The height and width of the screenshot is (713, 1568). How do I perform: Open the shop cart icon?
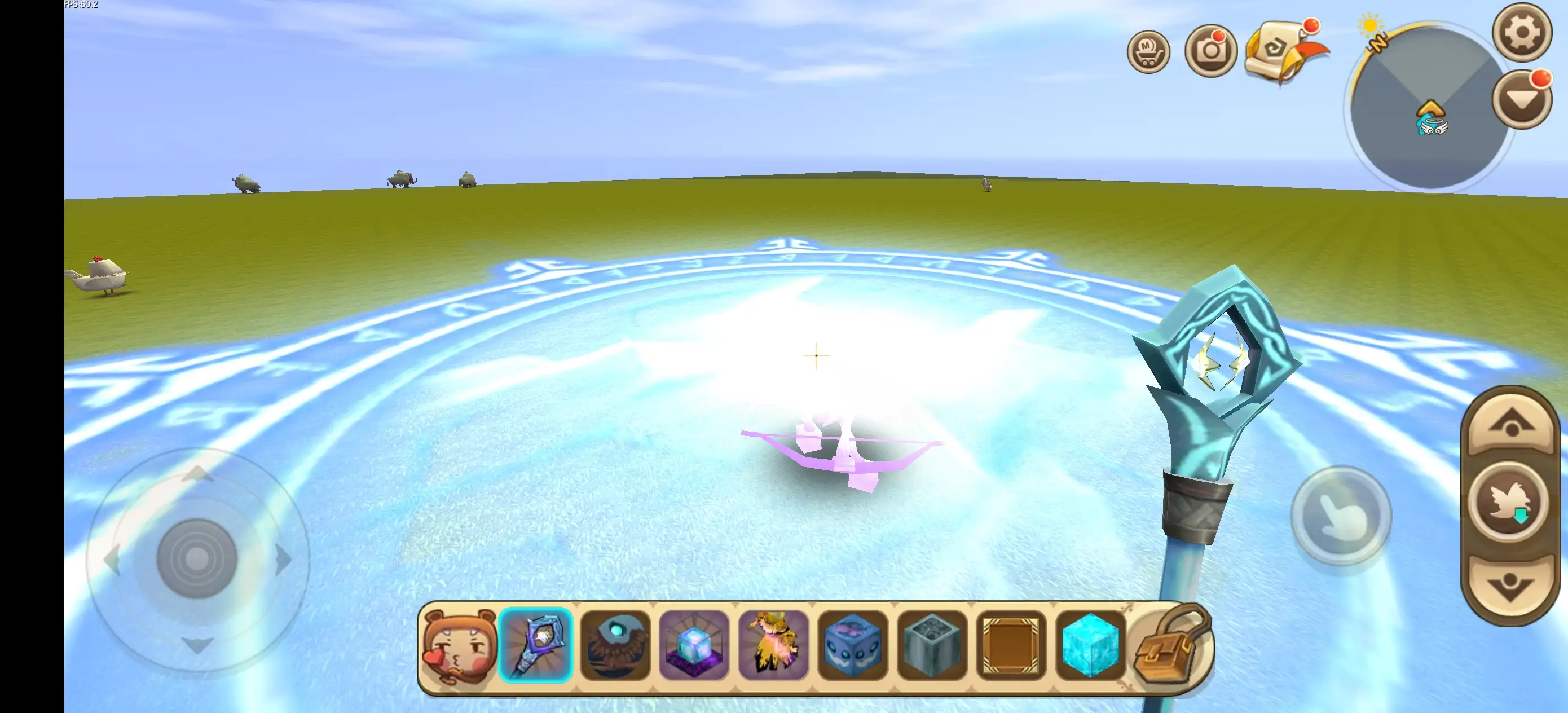(x=1148, y=52)
